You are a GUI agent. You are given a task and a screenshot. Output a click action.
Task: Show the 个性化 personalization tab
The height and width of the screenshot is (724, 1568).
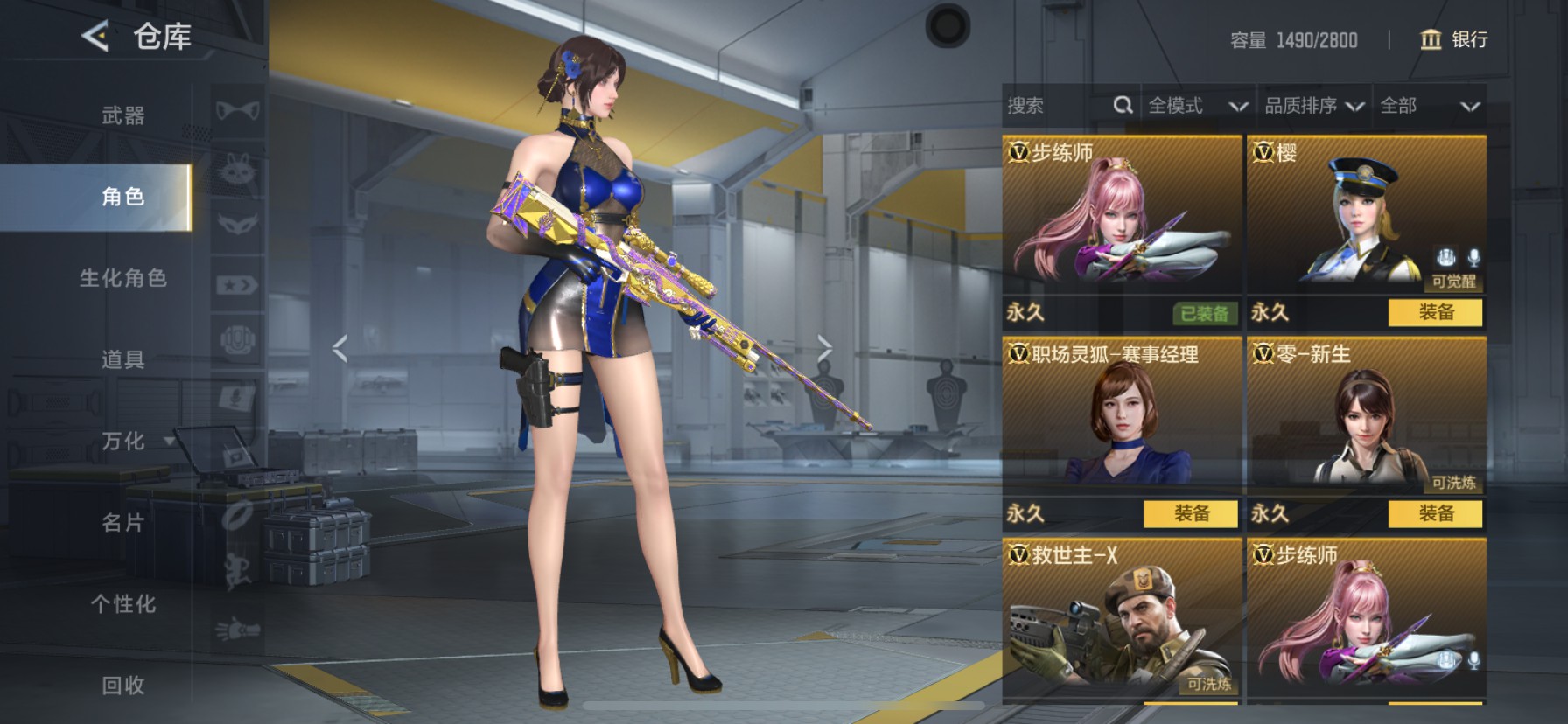(x=122, y=604)
